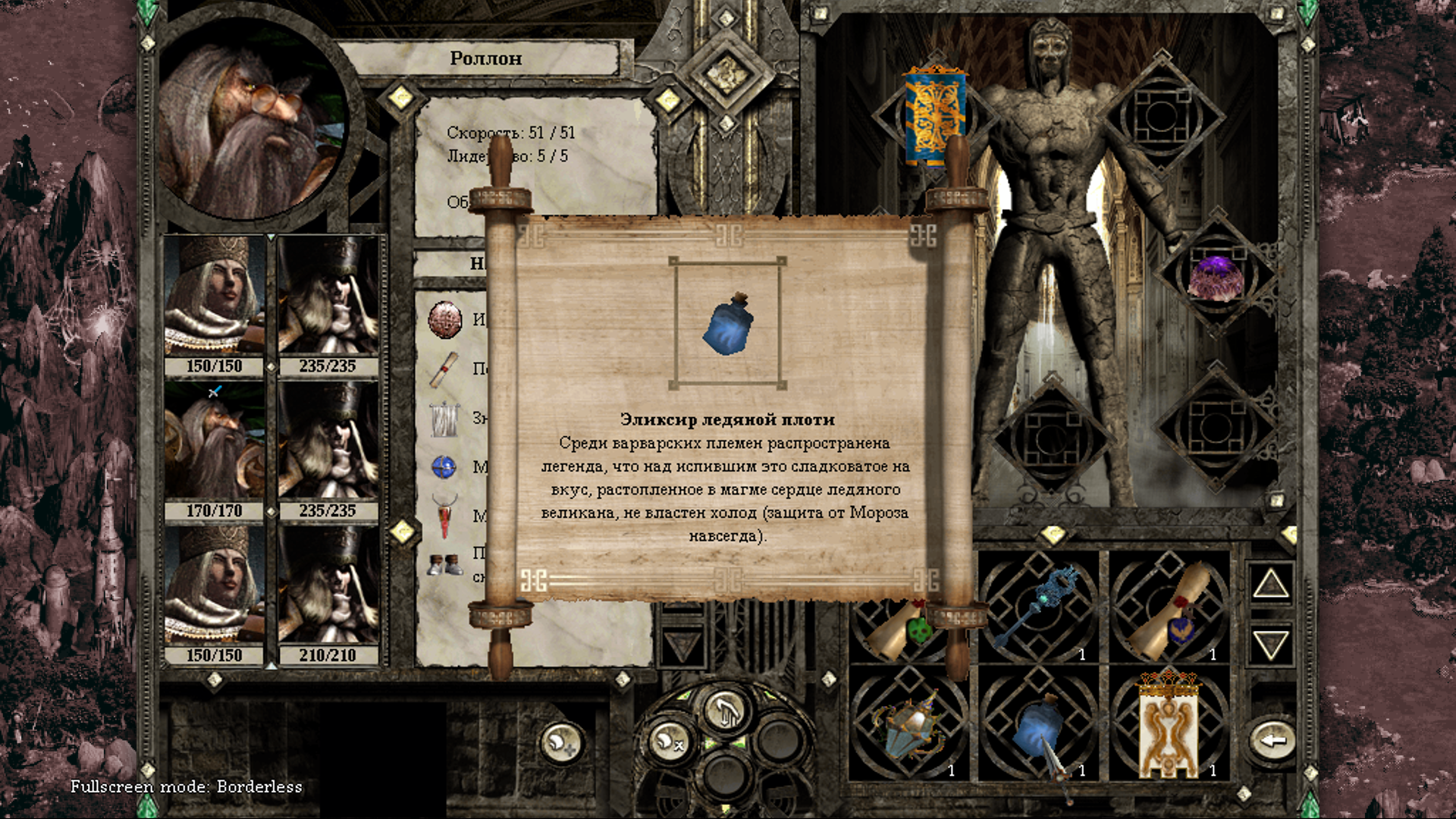This screenshot has height=819, width=1456.
Task: Click the round button with X mark
Action: [x=668, y=741]
